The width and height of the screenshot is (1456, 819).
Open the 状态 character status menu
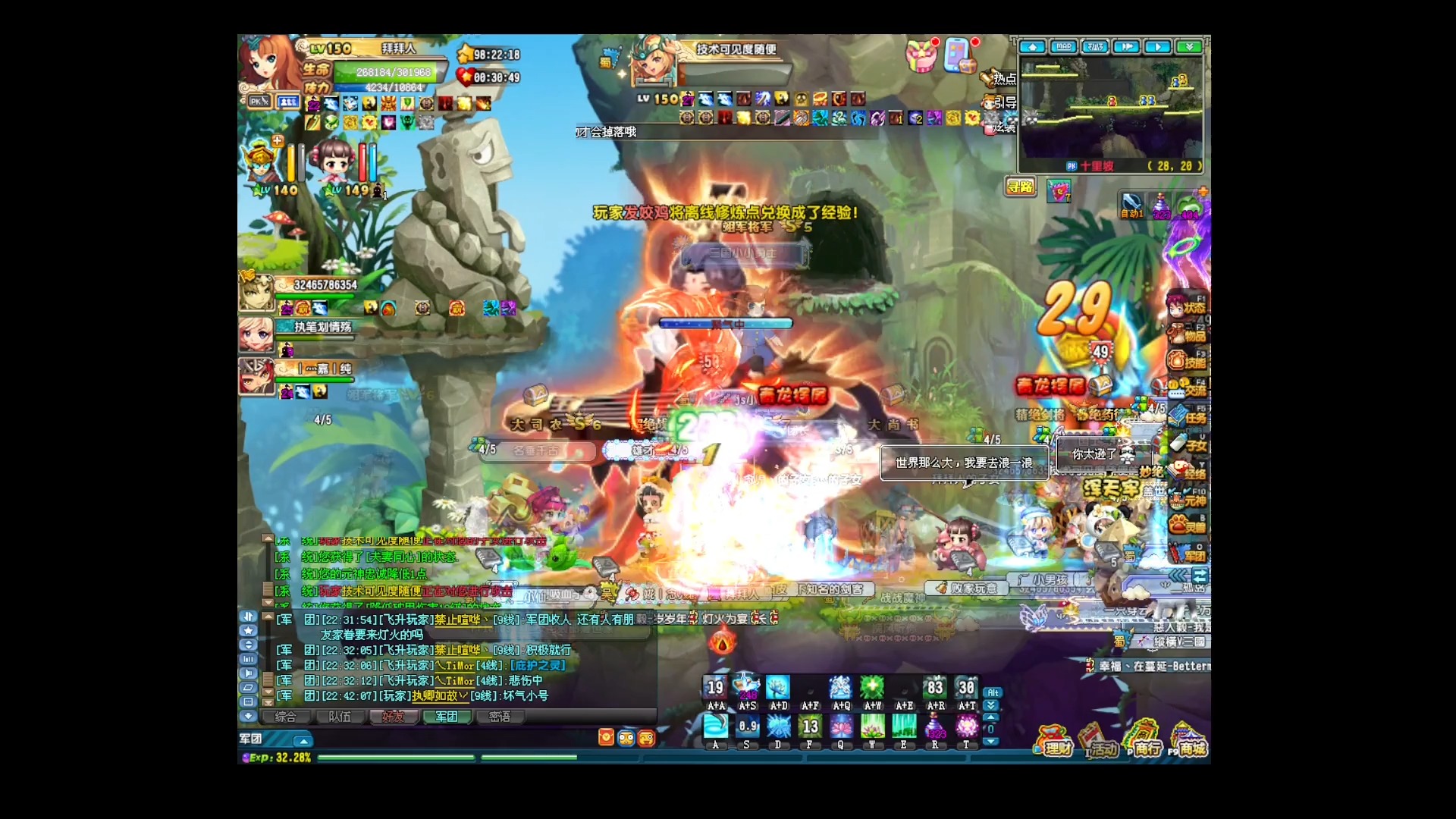click(x=1187, y=307)
